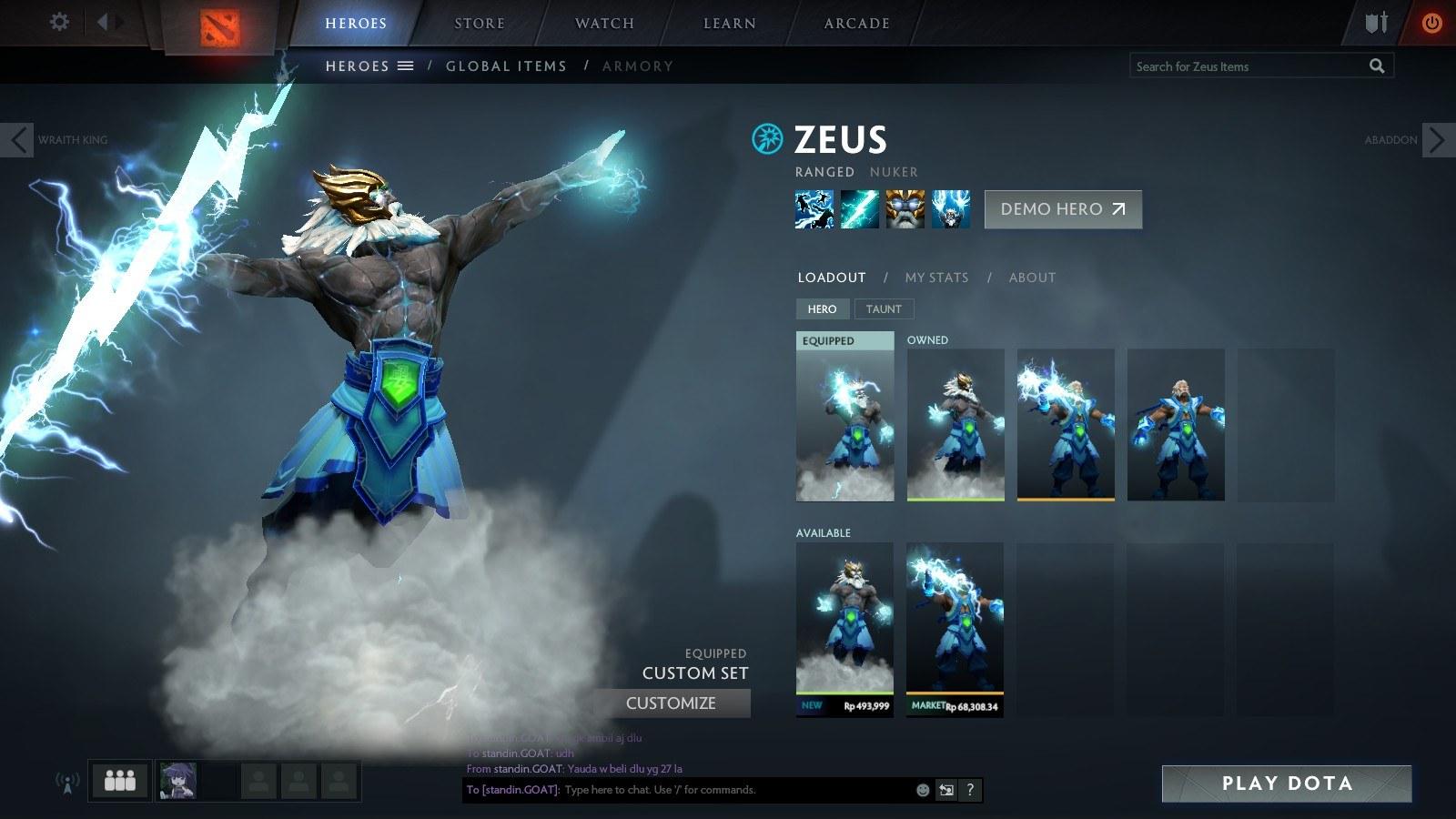The width and height of the screenshot is (1456, 819).
Task: Pick the market set priced Rp 68,308.34
Action: (955, 629)
